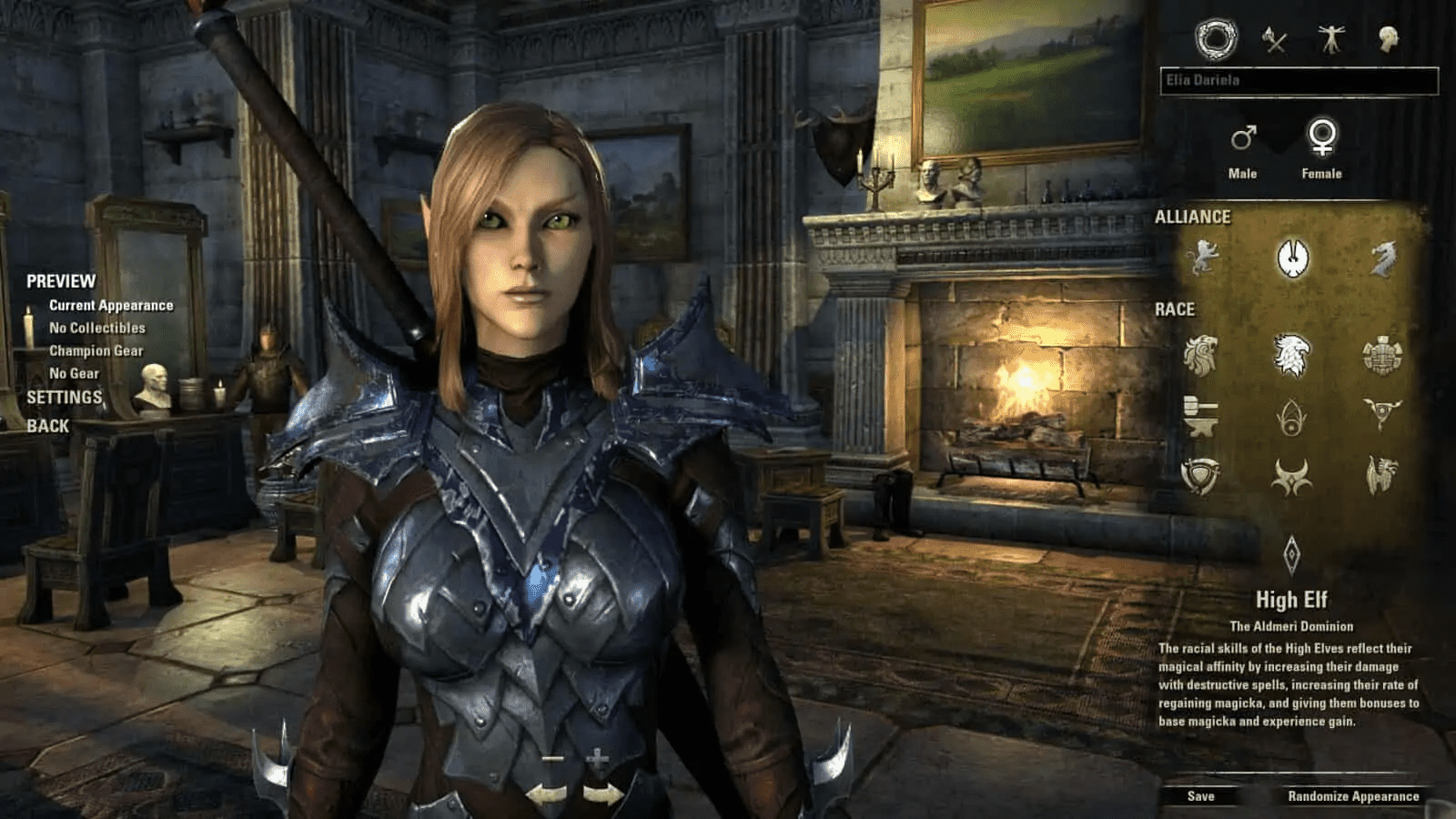Randomize the character's appearance
Viewport: 1456px width, 819px height.
click(1353, 796)
